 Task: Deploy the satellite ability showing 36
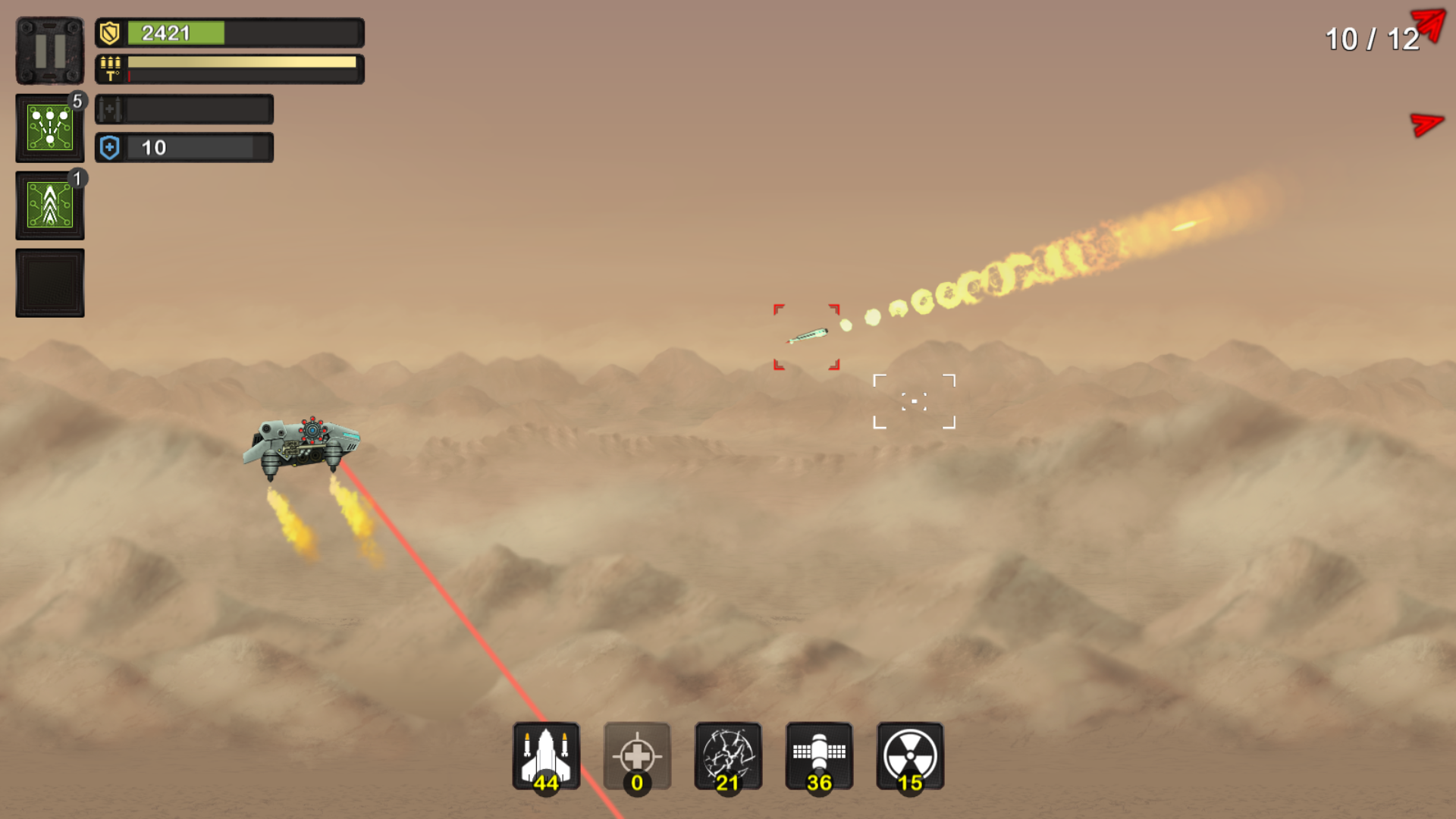click(820, 756)
